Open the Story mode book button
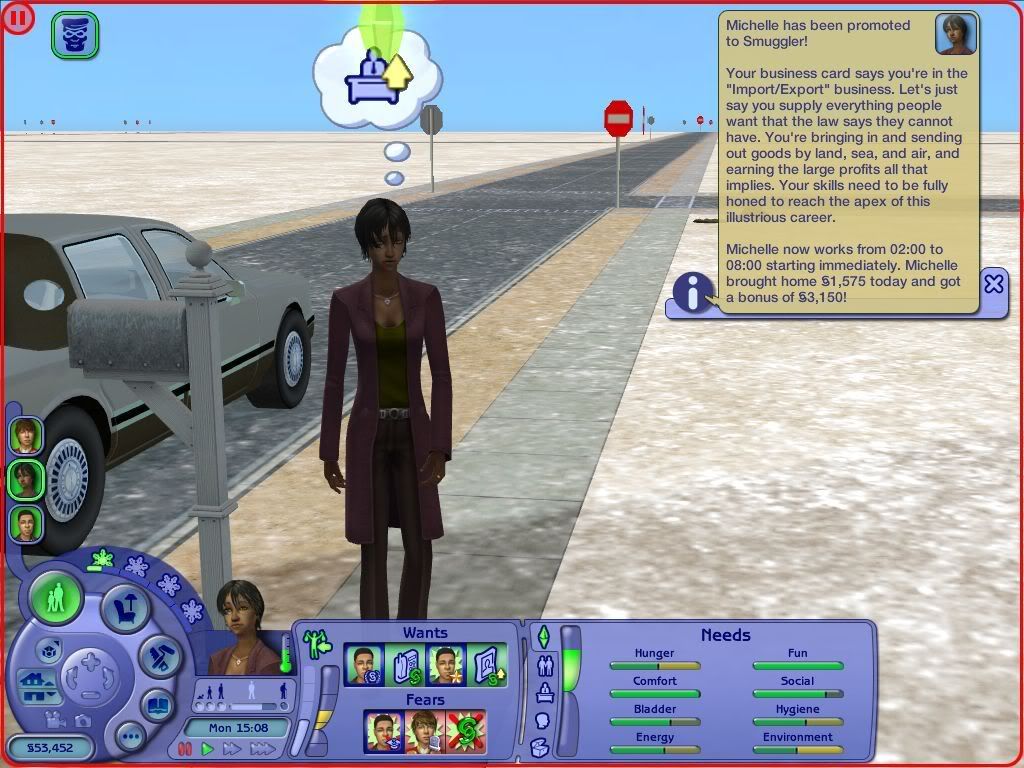The height and width of the screenshot is (768, 1024). (157, 704)
